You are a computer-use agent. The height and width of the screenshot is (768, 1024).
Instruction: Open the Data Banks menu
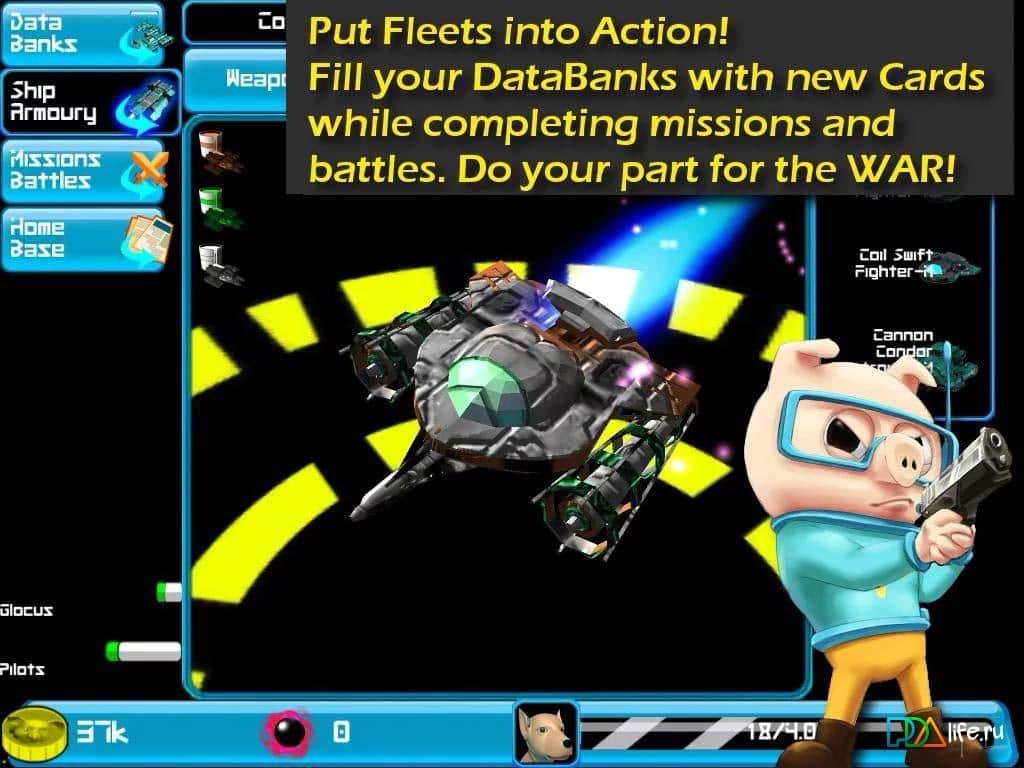point(84,33)
